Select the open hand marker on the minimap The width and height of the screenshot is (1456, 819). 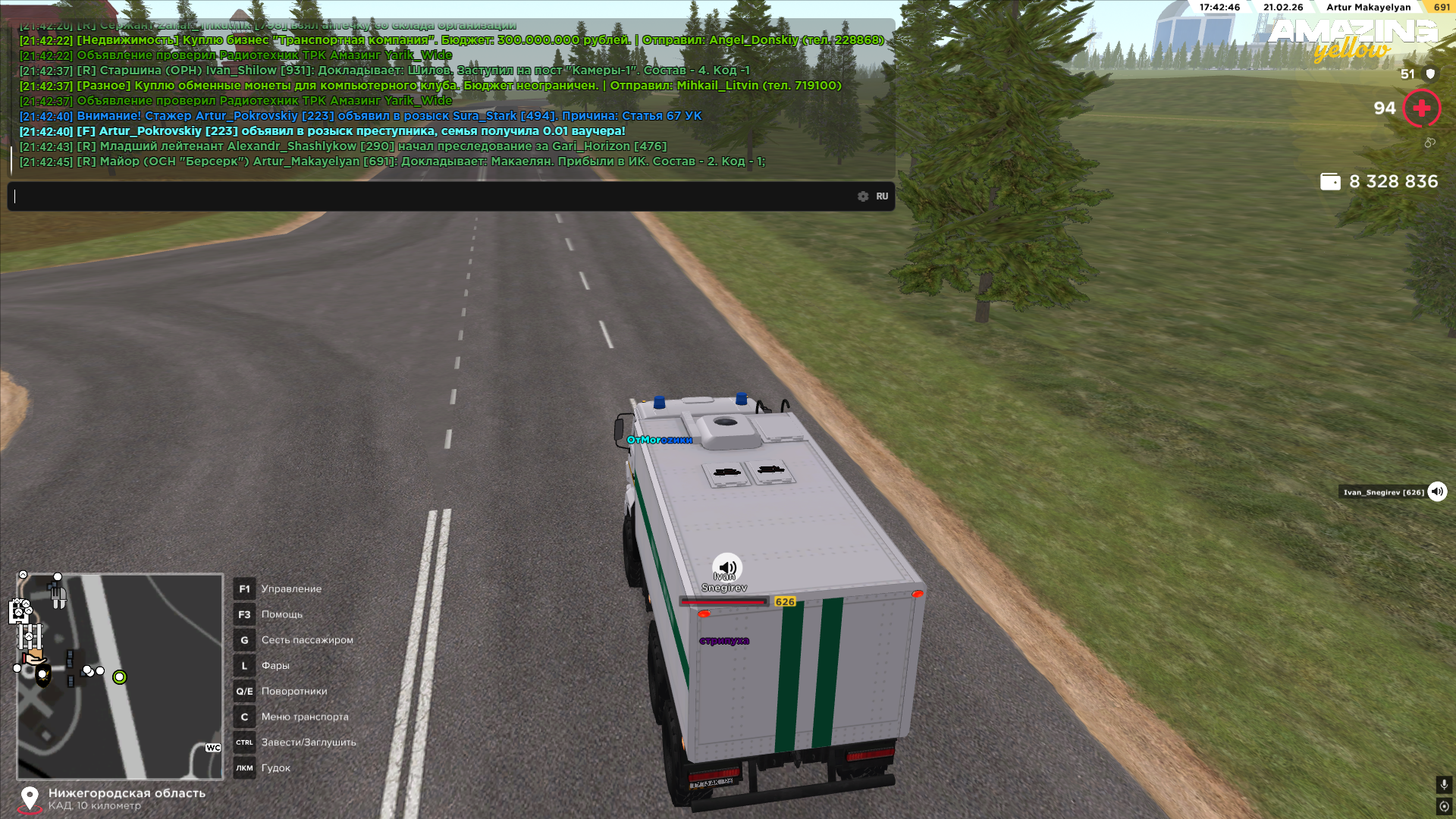[33, 657]
